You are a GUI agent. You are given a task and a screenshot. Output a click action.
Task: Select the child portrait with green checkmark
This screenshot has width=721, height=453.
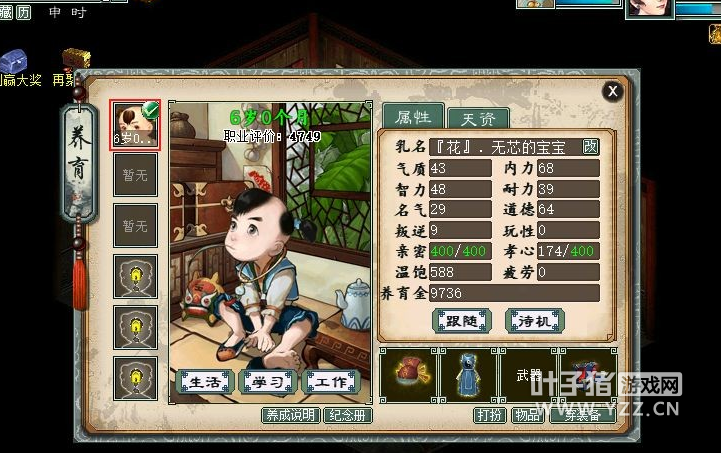(x=135, y=124)
